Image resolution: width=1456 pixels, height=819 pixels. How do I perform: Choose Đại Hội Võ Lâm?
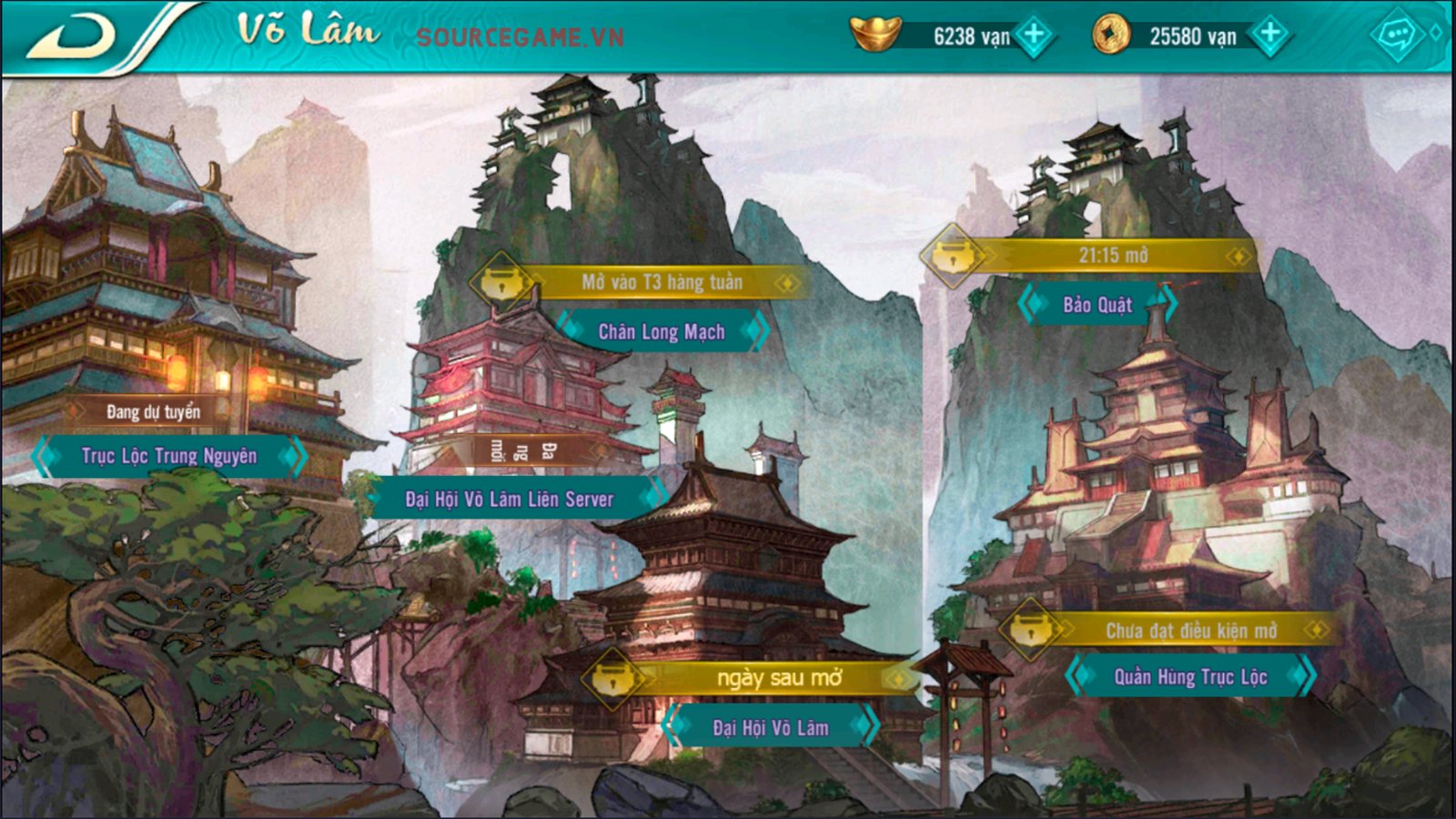[770, 727]
